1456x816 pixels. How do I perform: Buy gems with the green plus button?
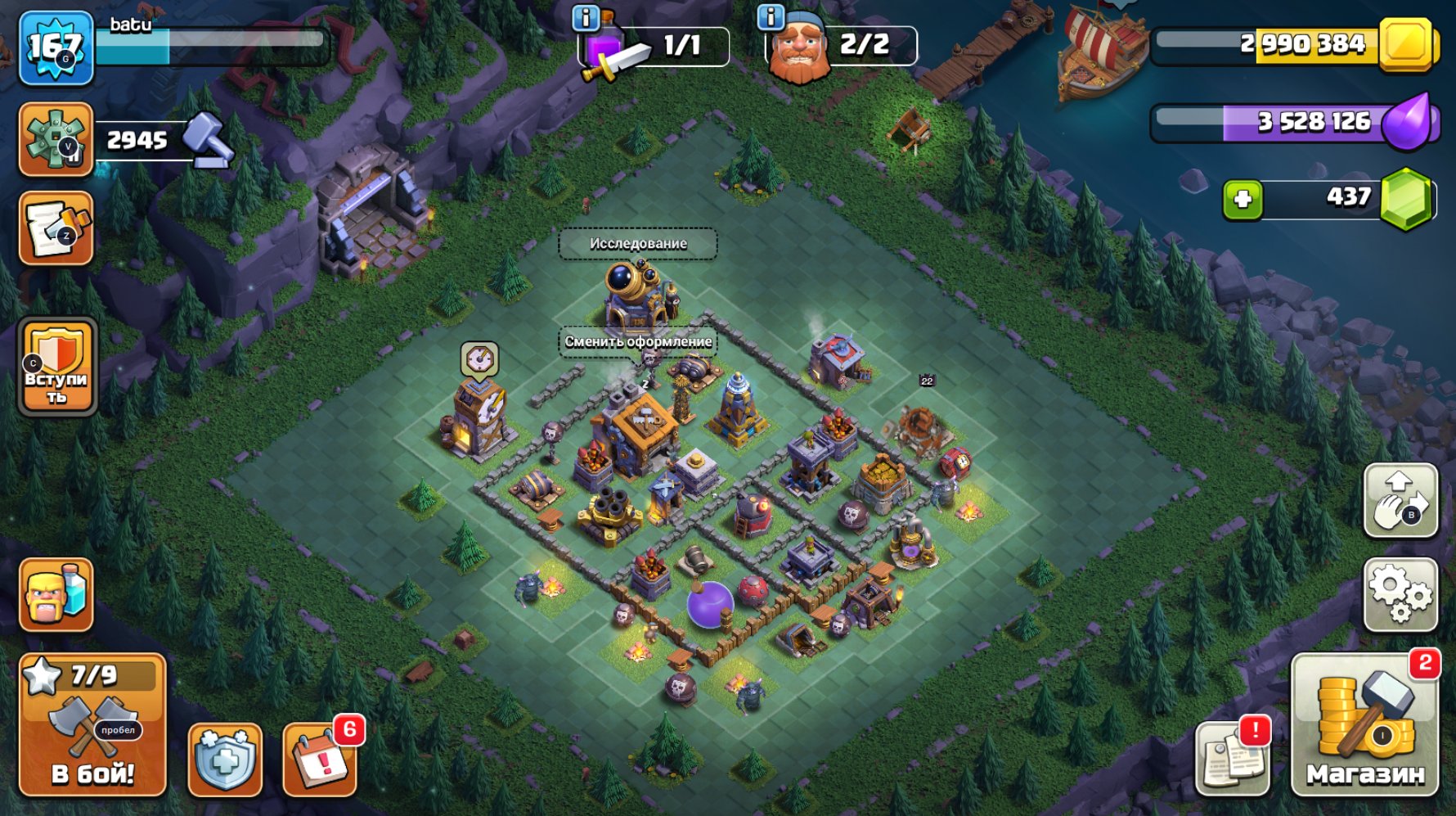tap(1242, 198)
